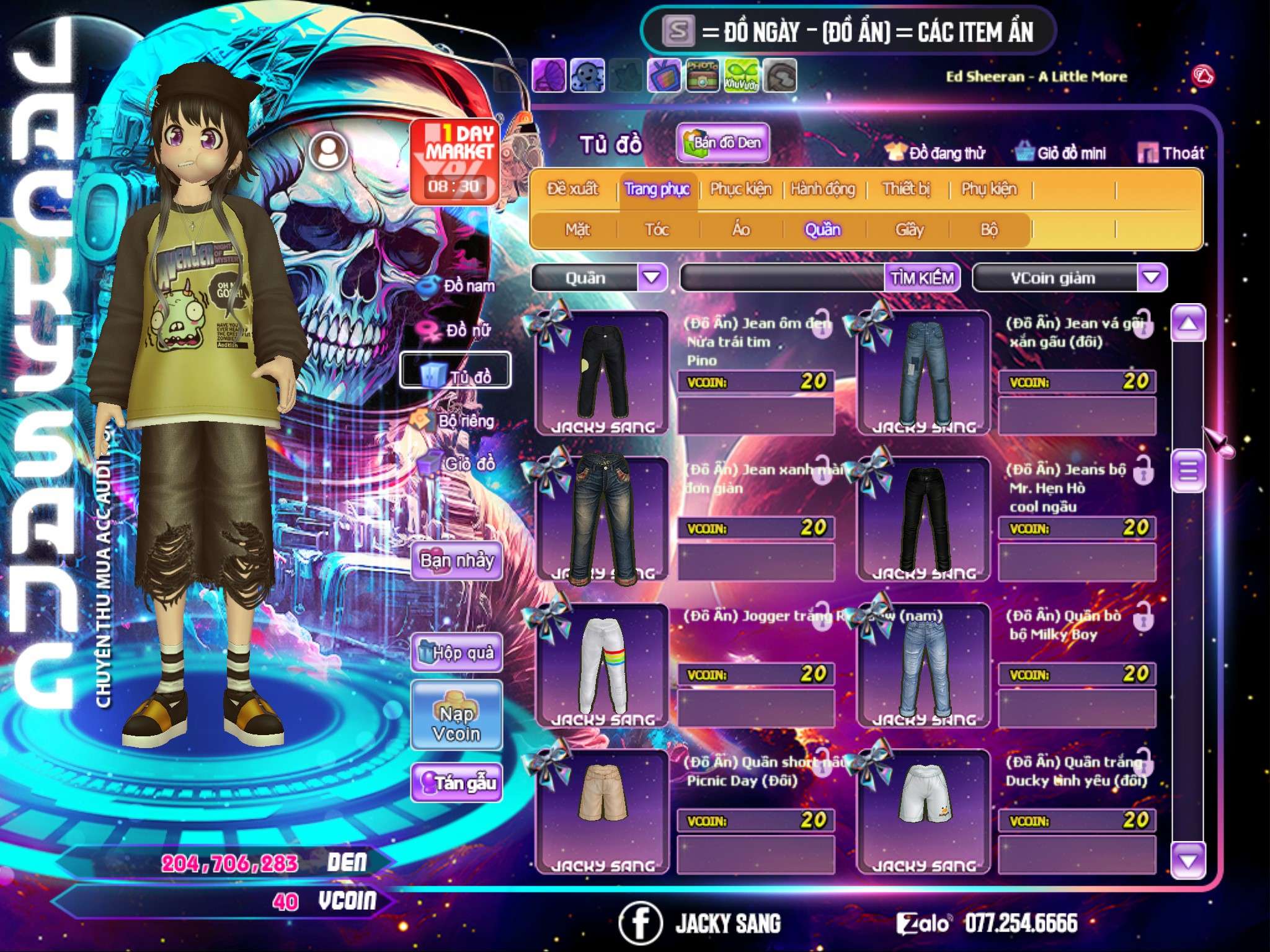The image size is (1270, 952).
Task: Choose the Giày shoes subcategory
Action: 909,230
